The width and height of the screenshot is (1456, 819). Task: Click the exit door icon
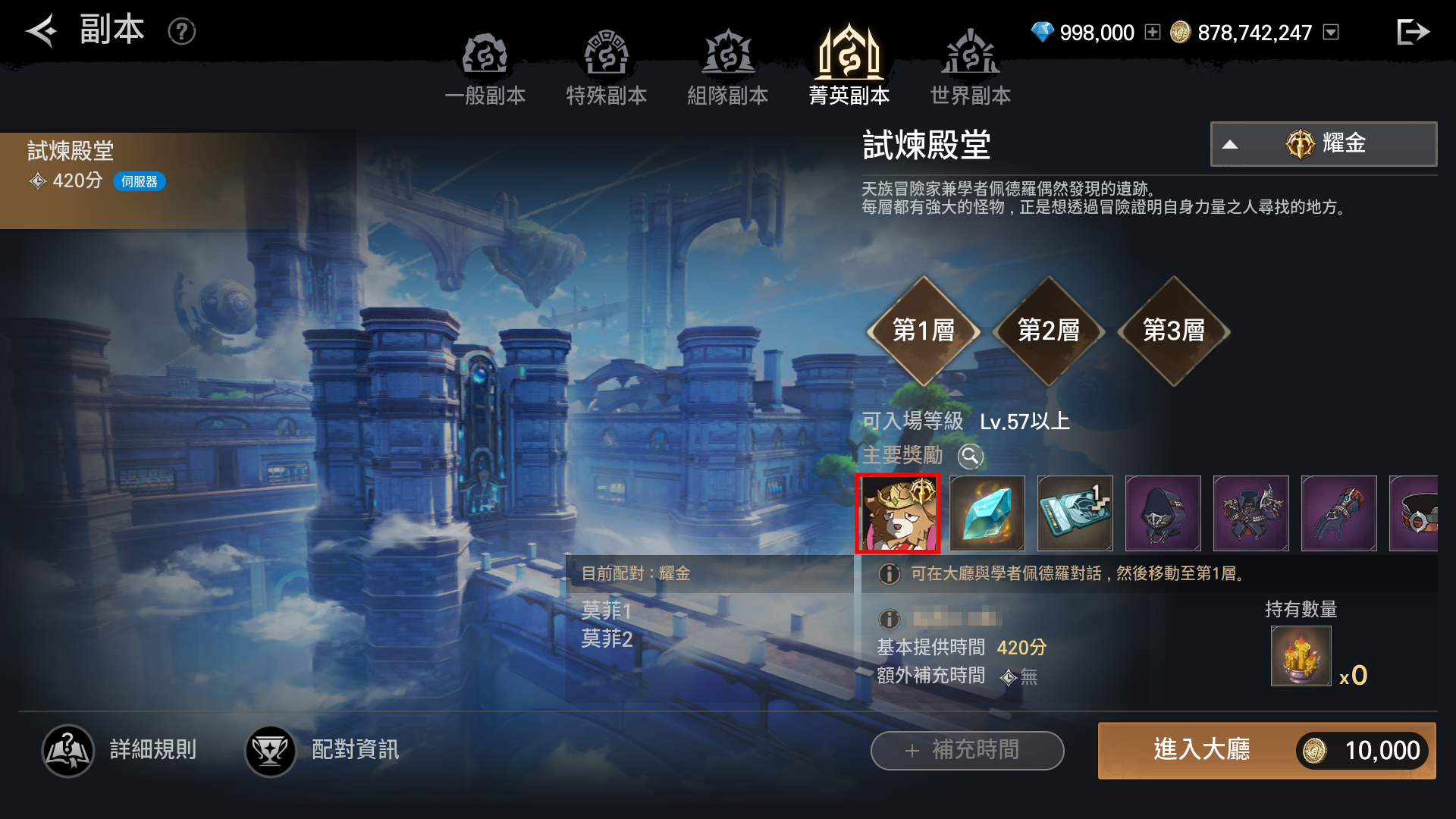point(1413,32)
